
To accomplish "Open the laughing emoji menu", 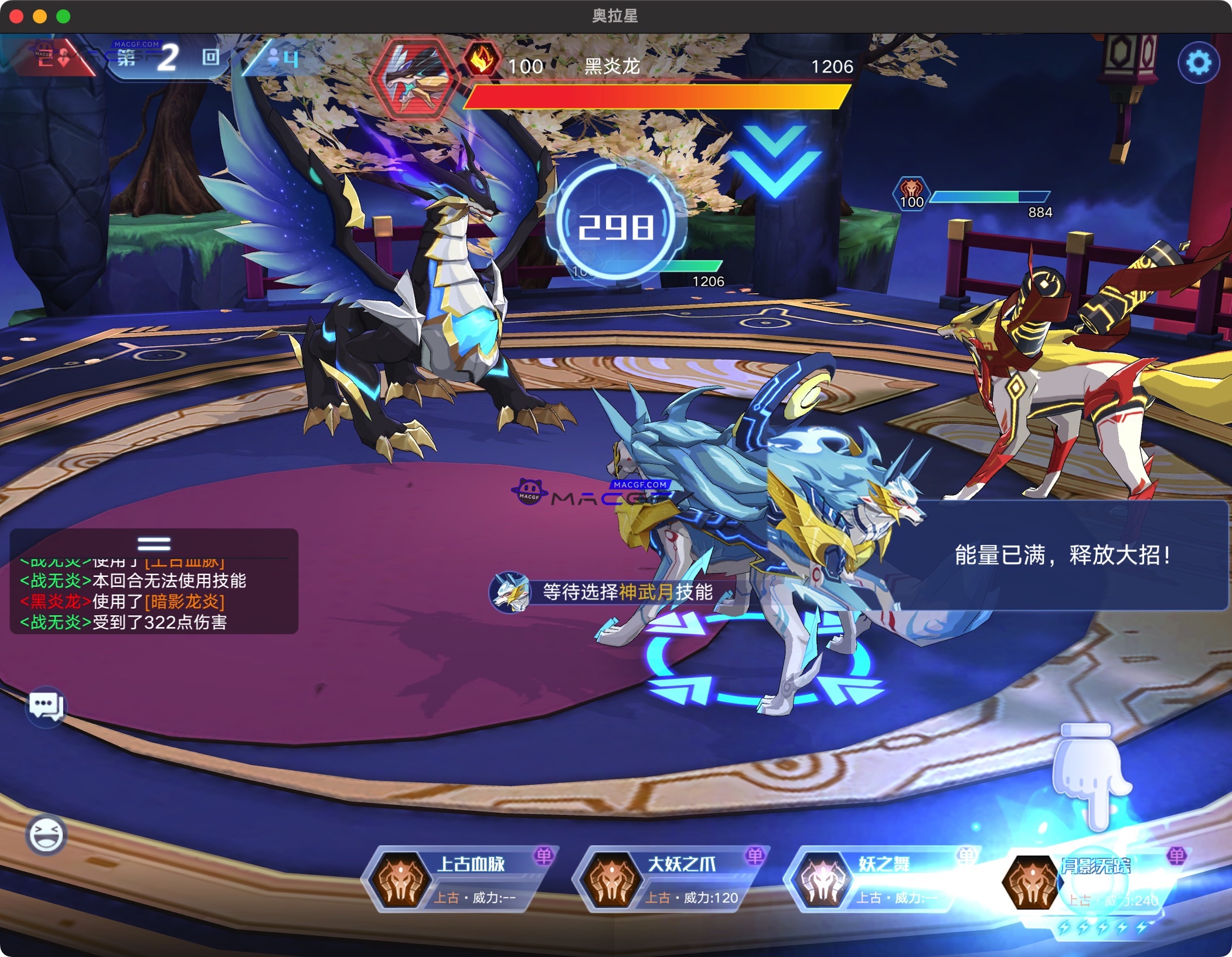I will click(x=46, y=834).
